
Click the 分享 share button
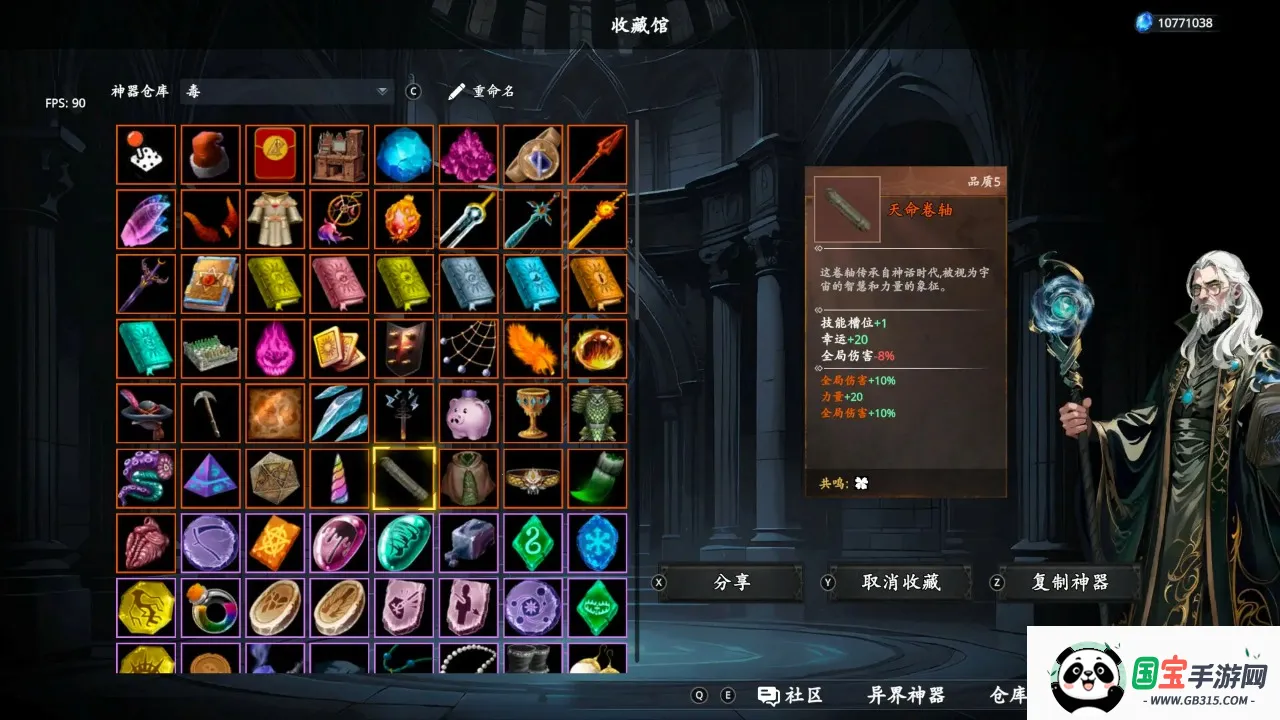[732, 582]
